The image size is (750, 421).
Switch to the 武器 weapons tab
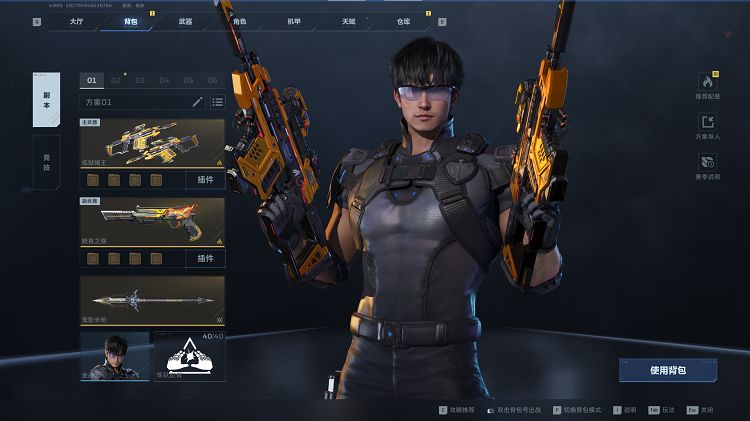pos(185,20)
